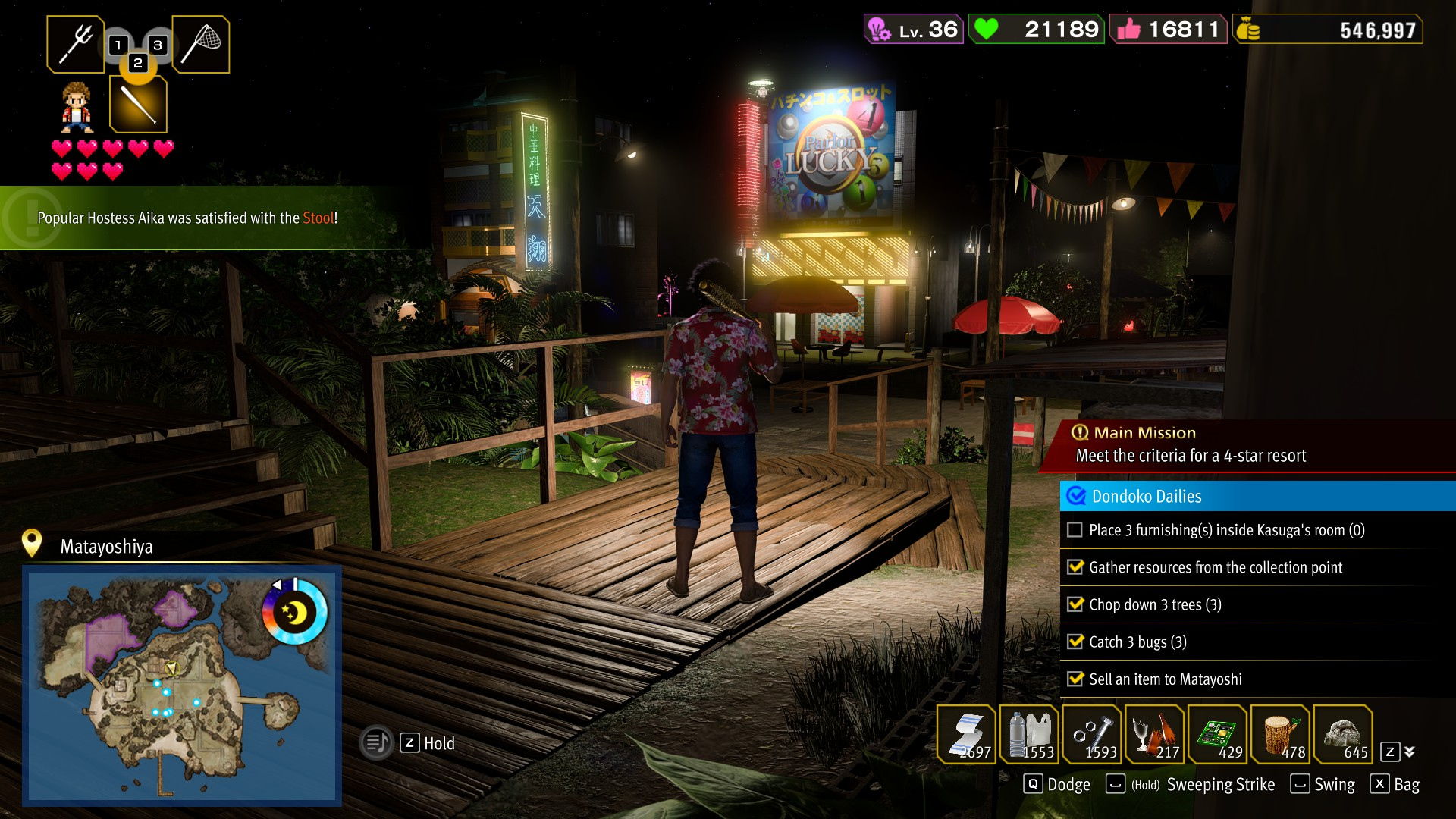Choose the equipped baseball bat slot
This screenshot has width=1456, height=819.
pyautogui.click(x=138, y=105)
